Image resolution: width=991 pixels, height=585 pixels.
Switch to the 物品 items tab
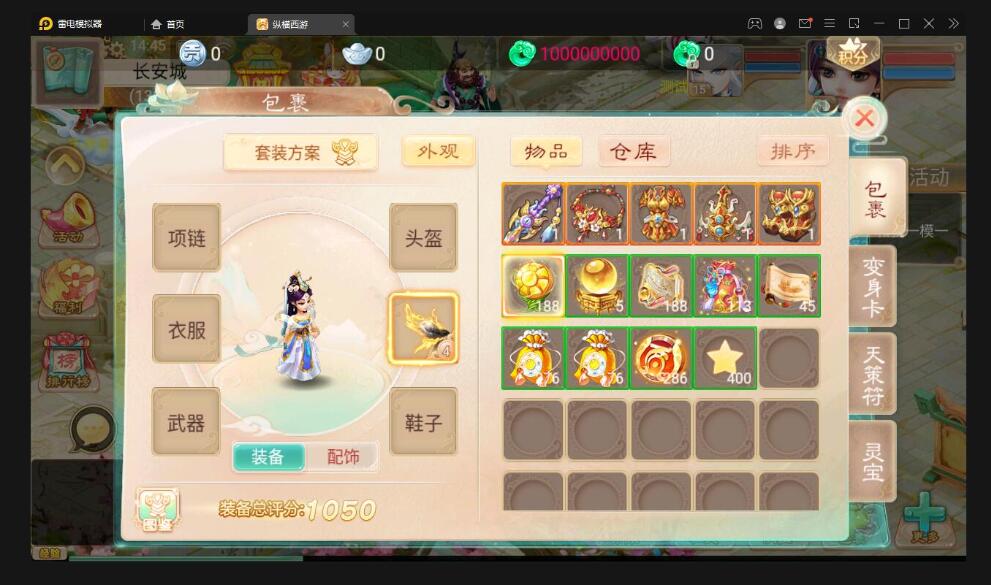[x=546, y=151]
